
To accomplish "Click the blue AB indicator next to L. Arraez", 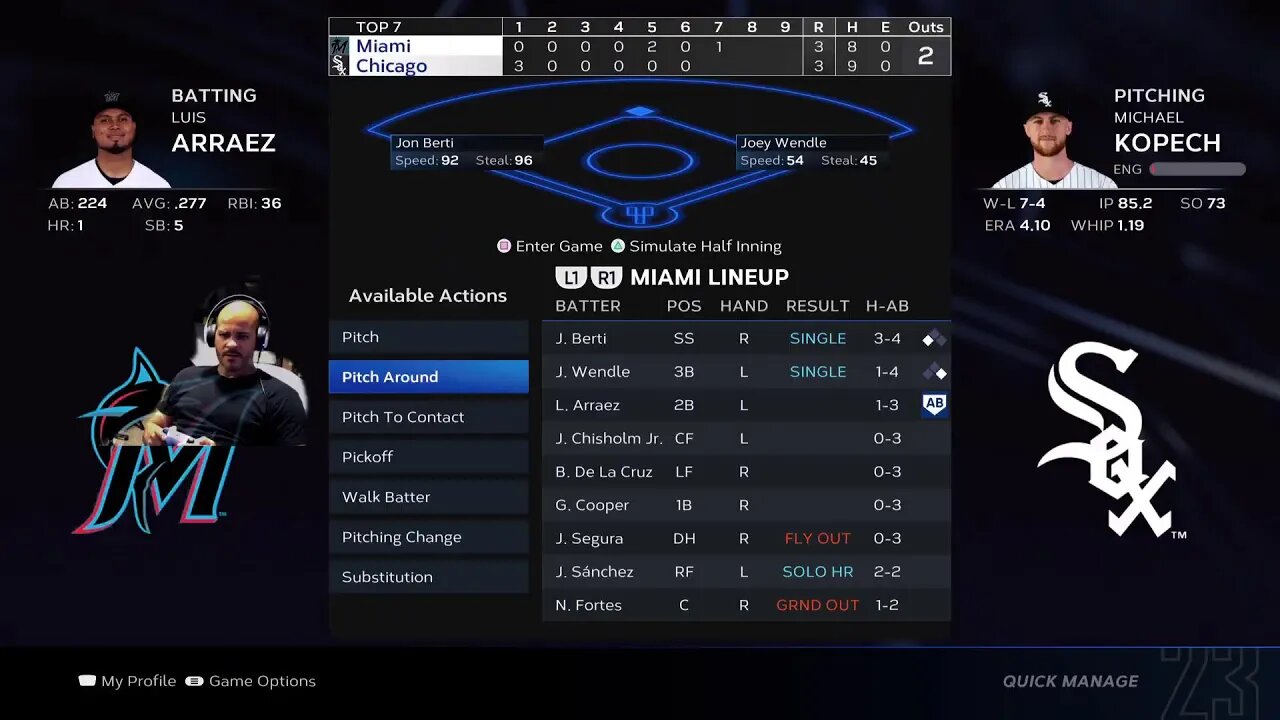I will pyautogui.click(x=934, y=405).
